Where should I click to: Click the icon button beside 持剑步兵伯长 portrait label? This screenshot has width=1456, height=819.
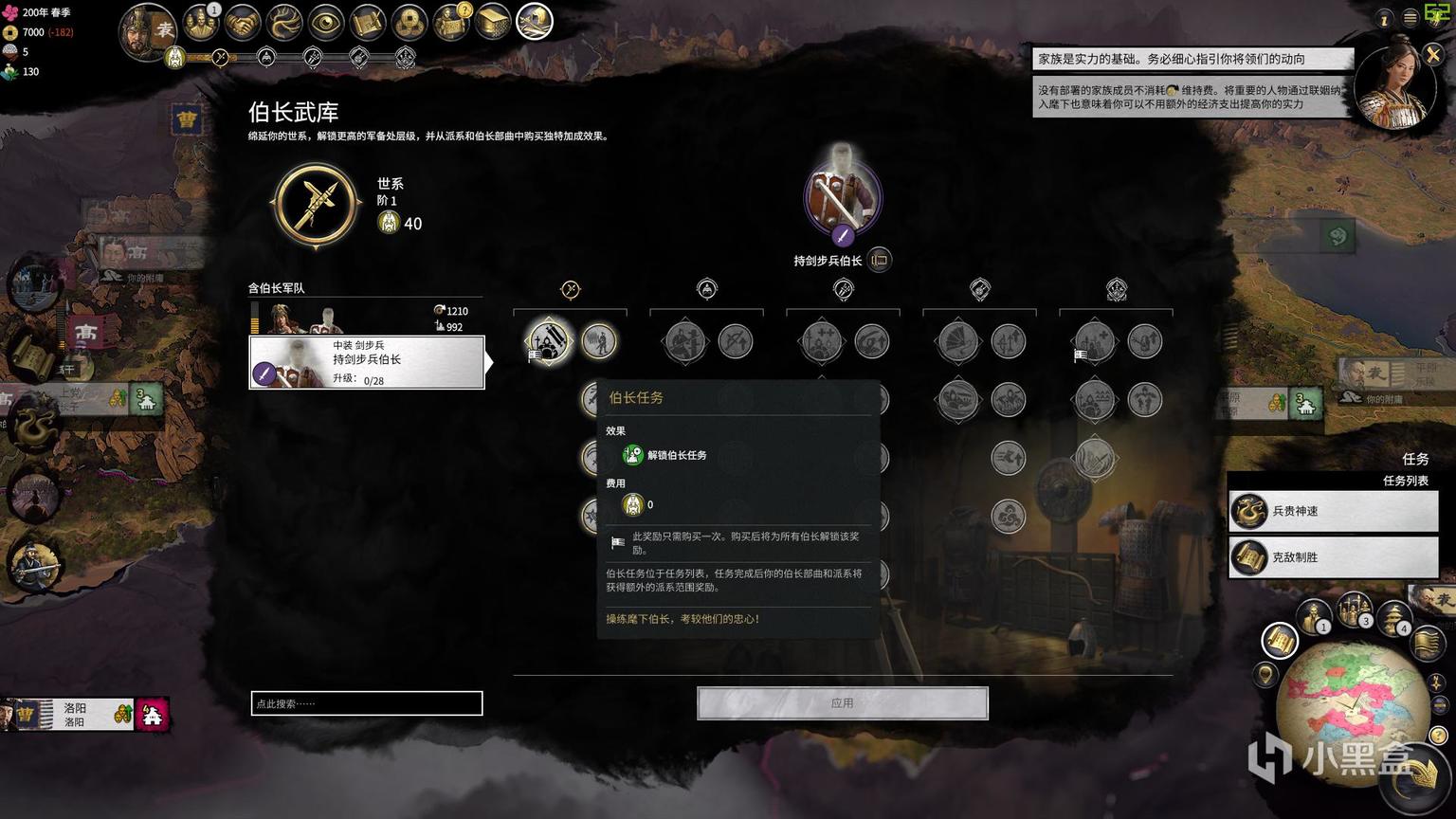pos(880,260)
